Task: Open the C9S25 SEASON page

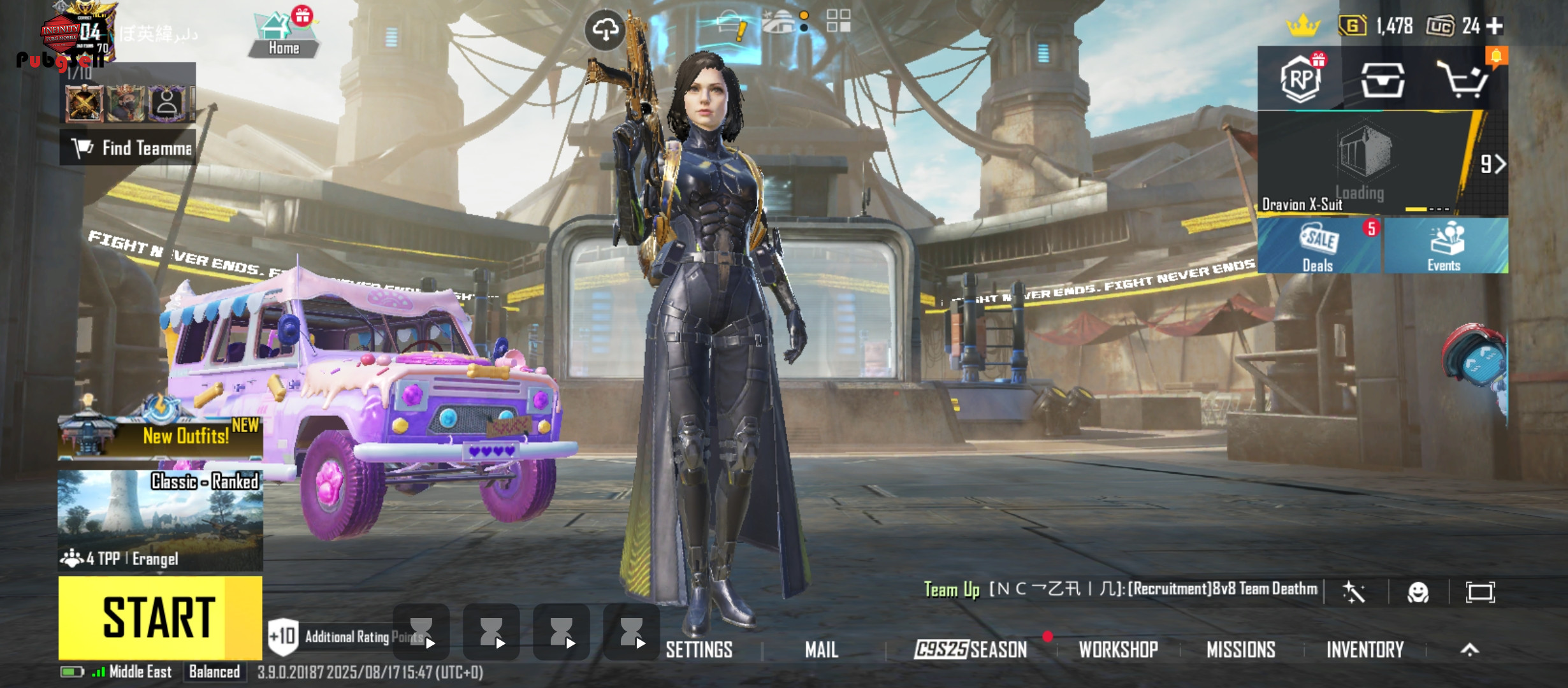Action: tap(970, 650)
